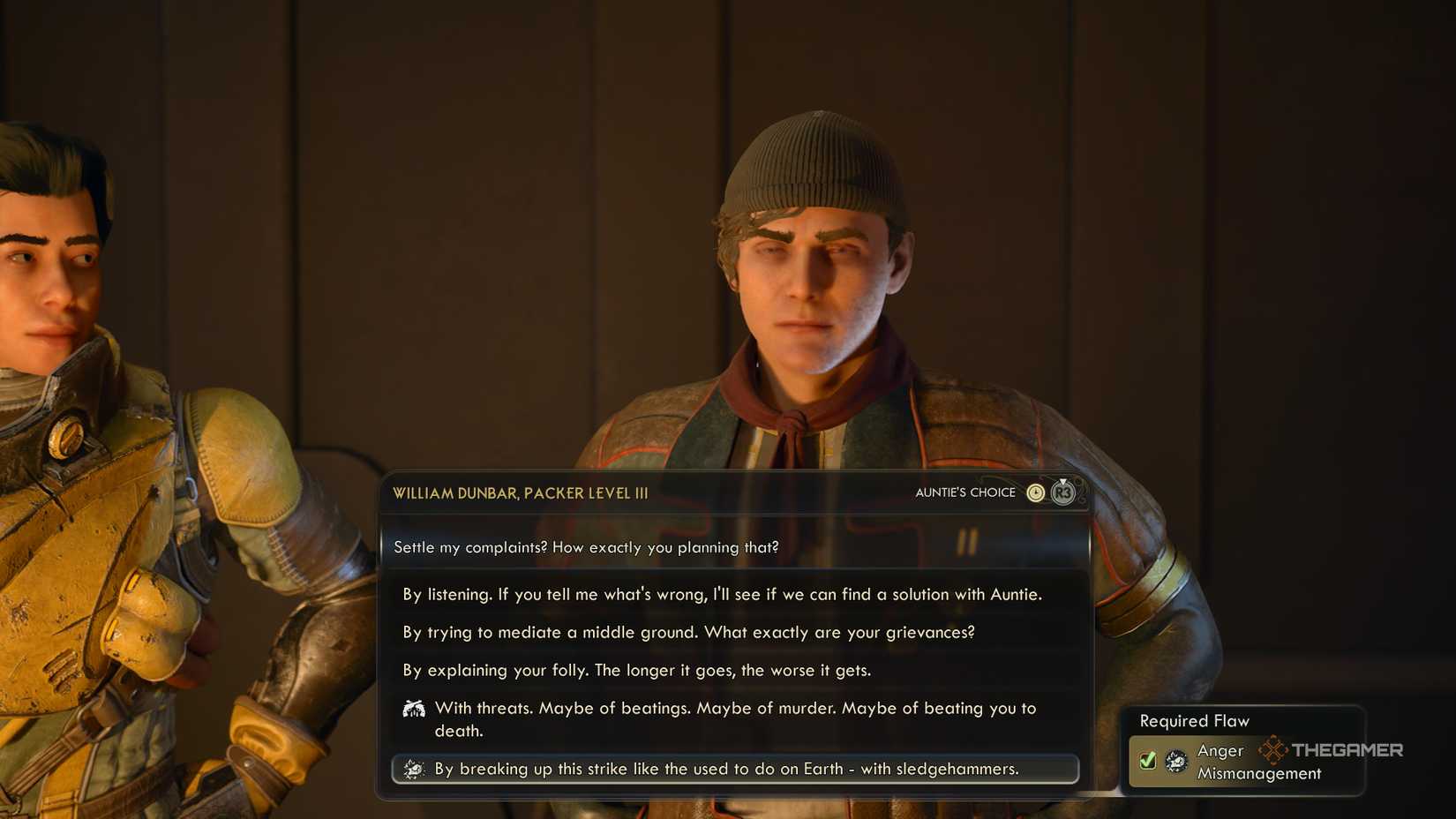Viewport: 1456px width, 819px height.
Task: Select the Anger Mismanagement flaw emblem
Action: pyautogui.click(x=1176, y=761)
